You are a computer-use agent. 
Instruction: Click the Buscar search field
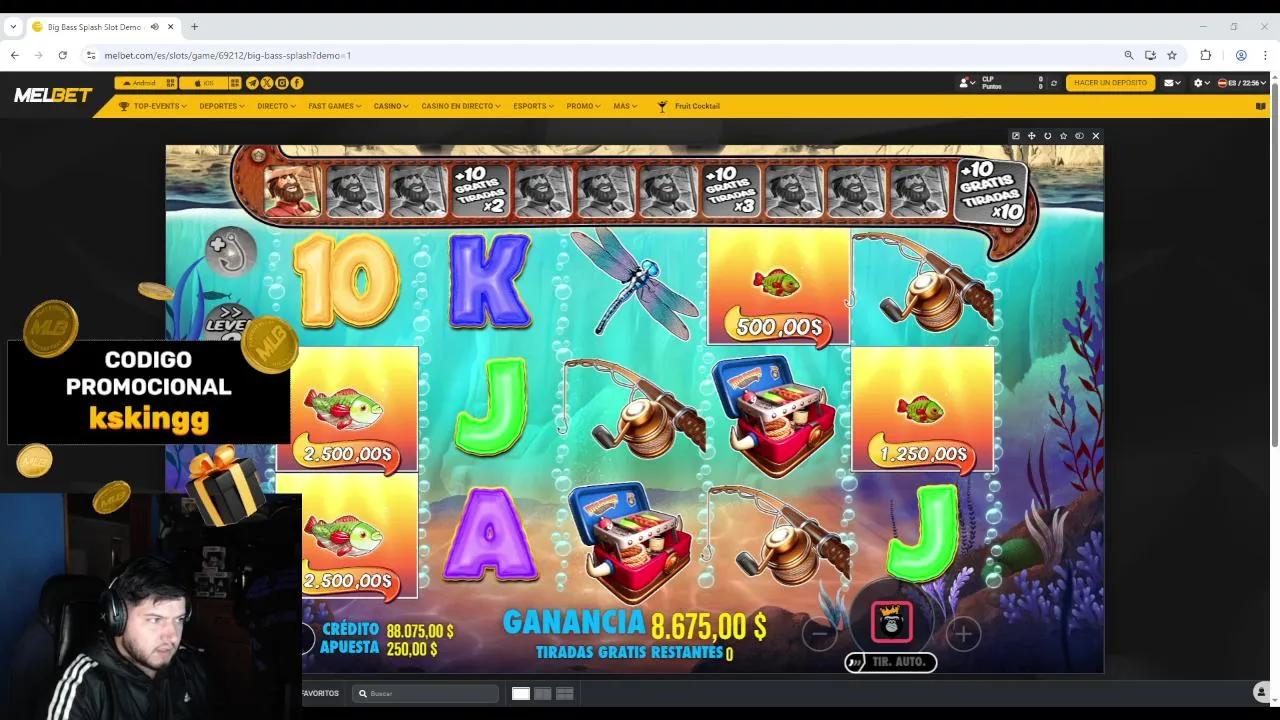[425, 692]
